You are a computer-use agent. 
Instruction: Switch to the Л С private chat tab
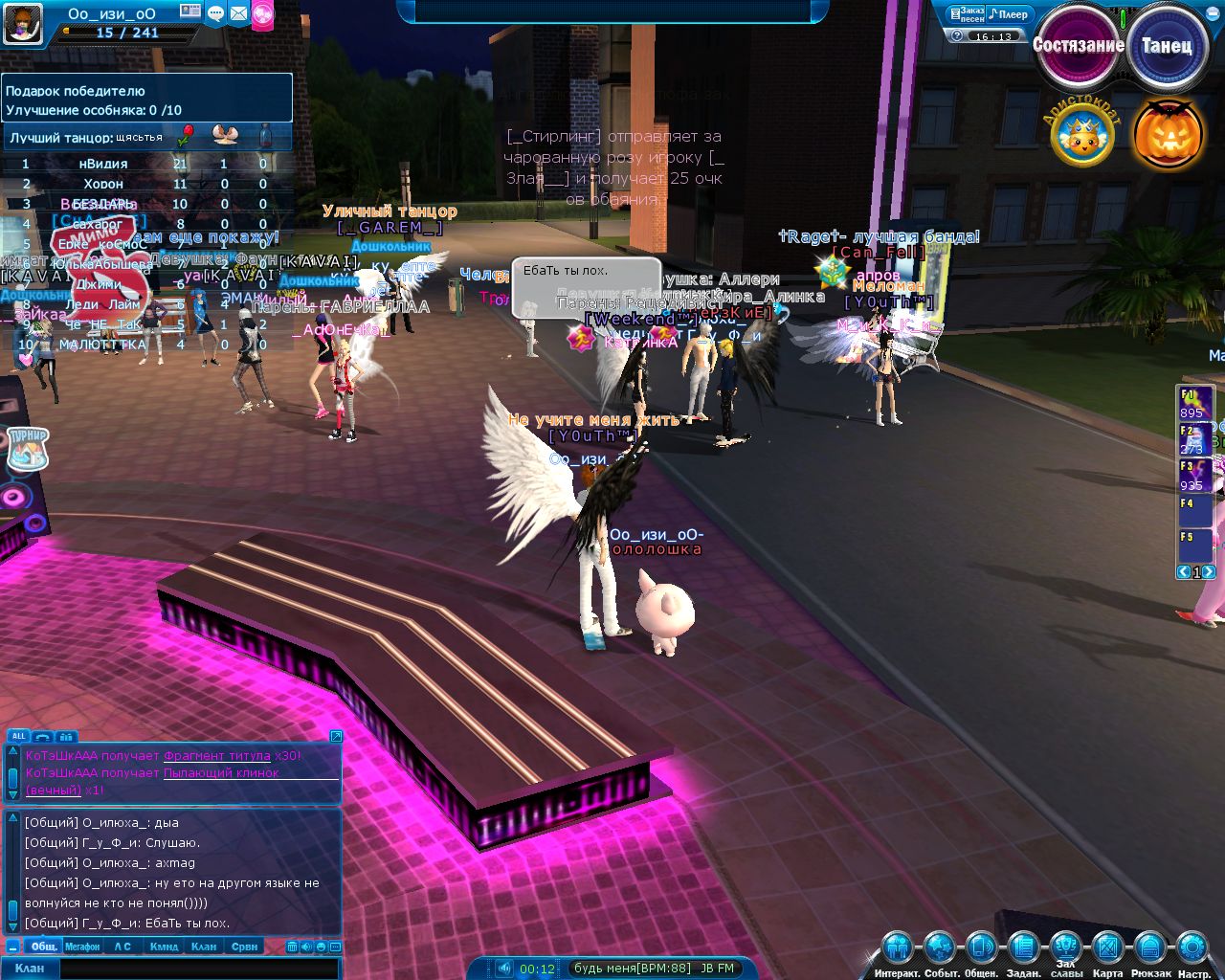pos(122,947)
